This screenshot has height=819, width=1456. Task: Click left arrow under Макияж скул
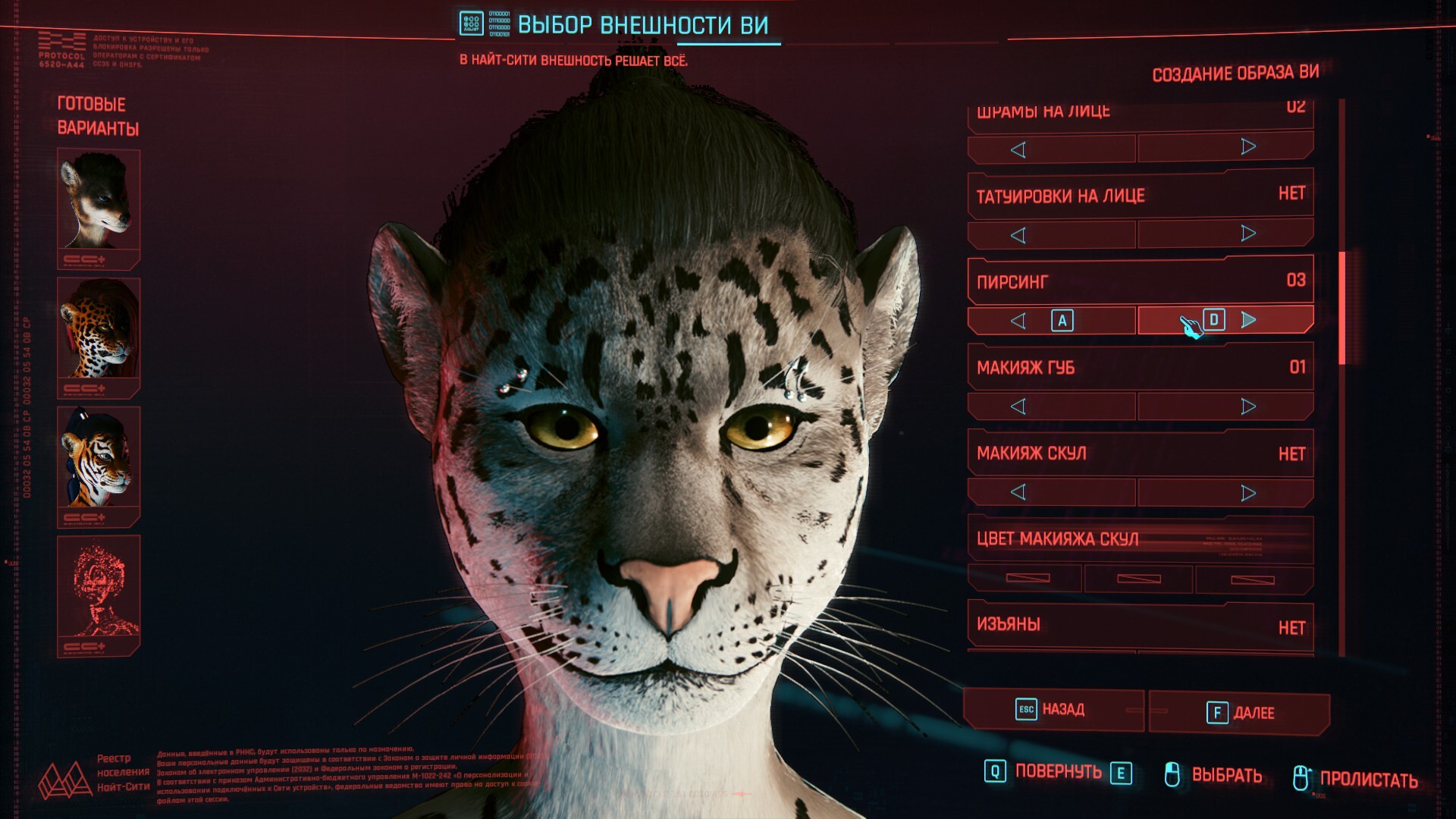(x=1016, y=491)
